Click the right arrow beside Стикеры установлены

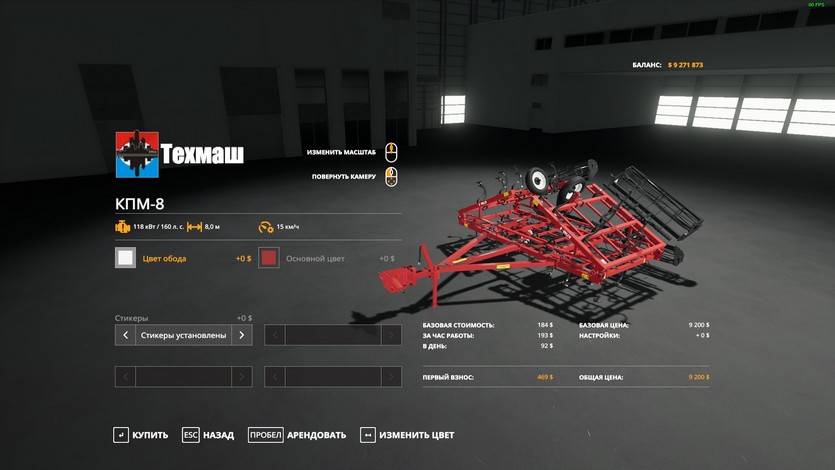pyautogui.click(x=241, y=336)
